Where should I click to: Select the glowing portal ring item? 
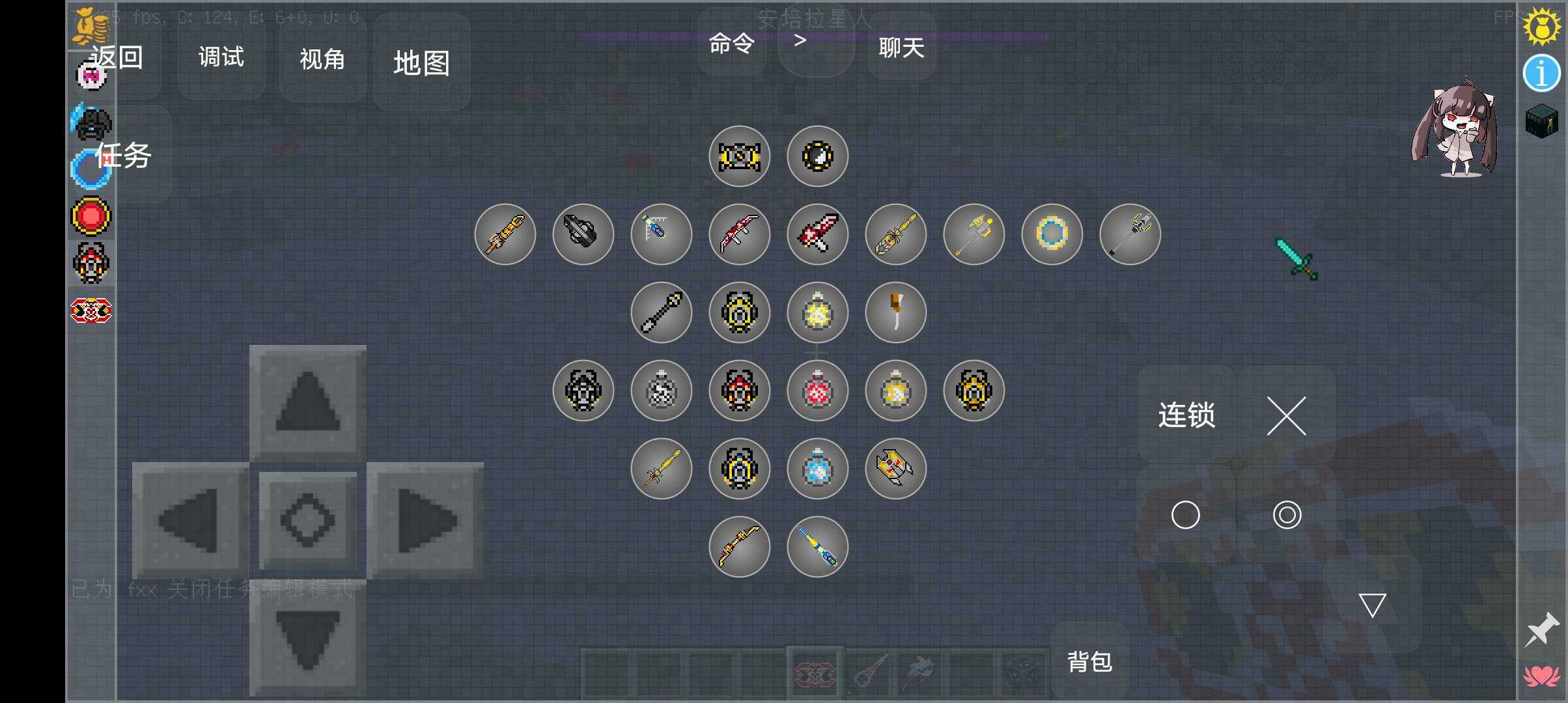point(1052,234)
